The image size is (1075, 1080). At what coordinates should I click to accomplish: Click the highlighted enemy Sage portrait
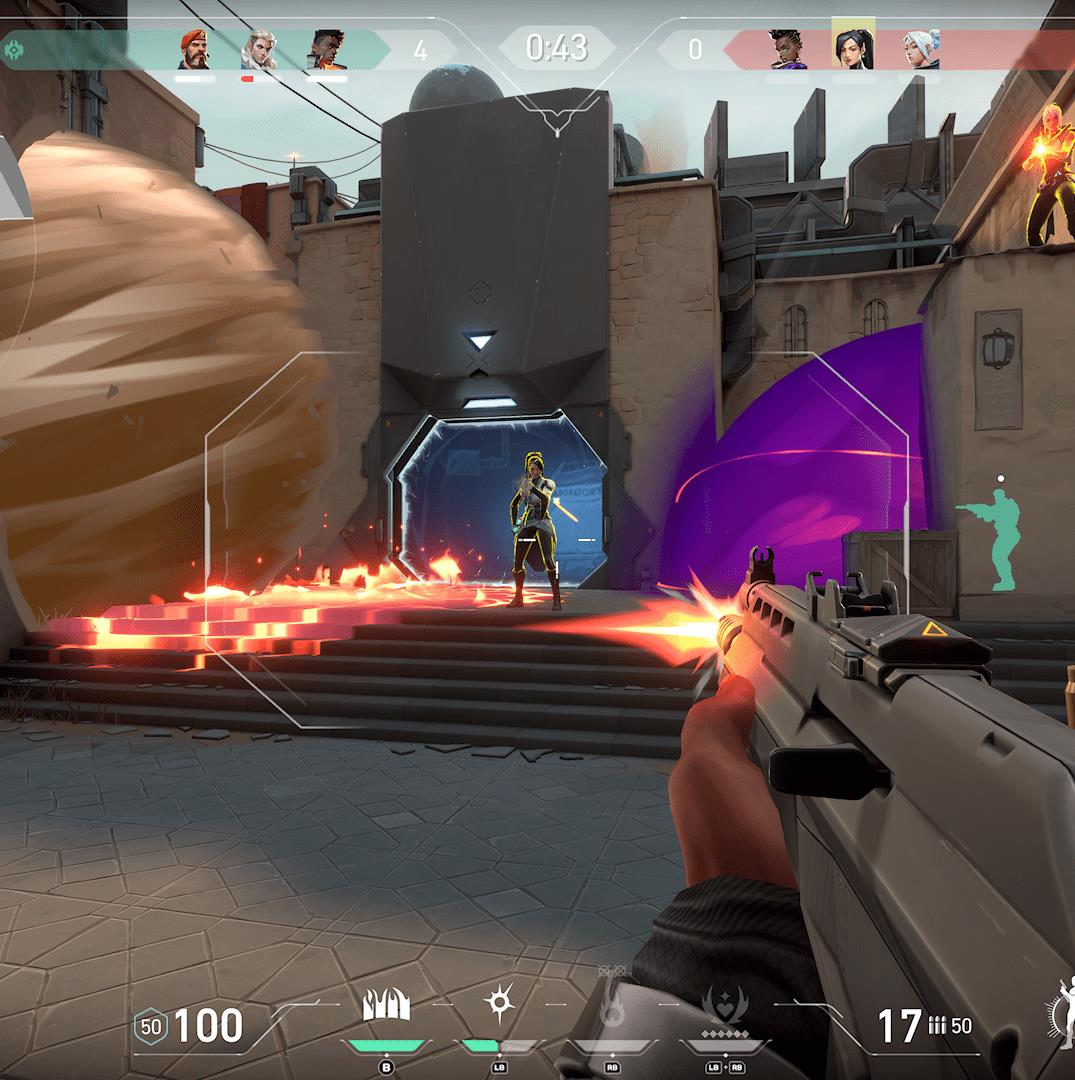853,47
